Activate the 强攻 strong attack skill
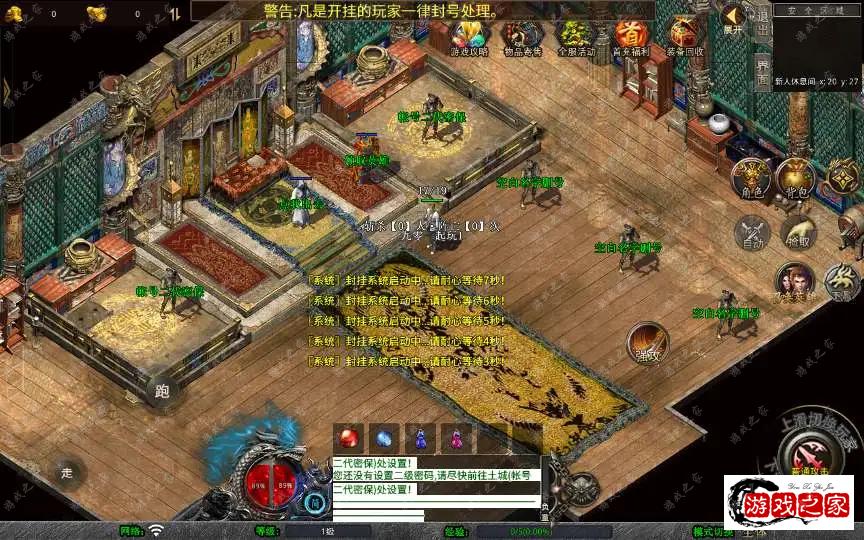The image size is (864, 540). click(647, 342)
